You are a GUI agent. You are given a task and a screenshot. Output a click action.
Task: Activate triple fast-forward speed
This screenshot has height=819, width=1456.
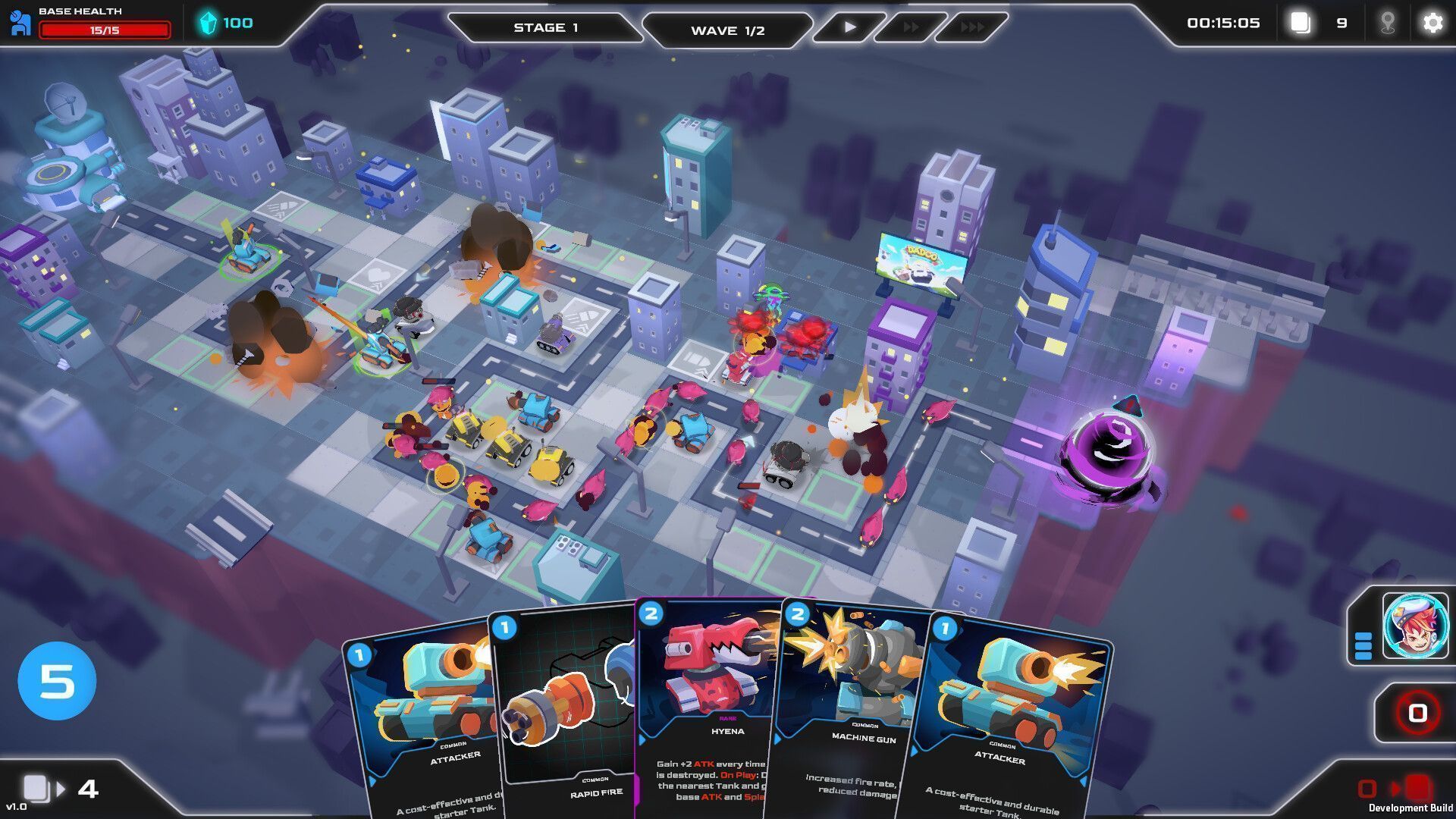tap(972, 27)
